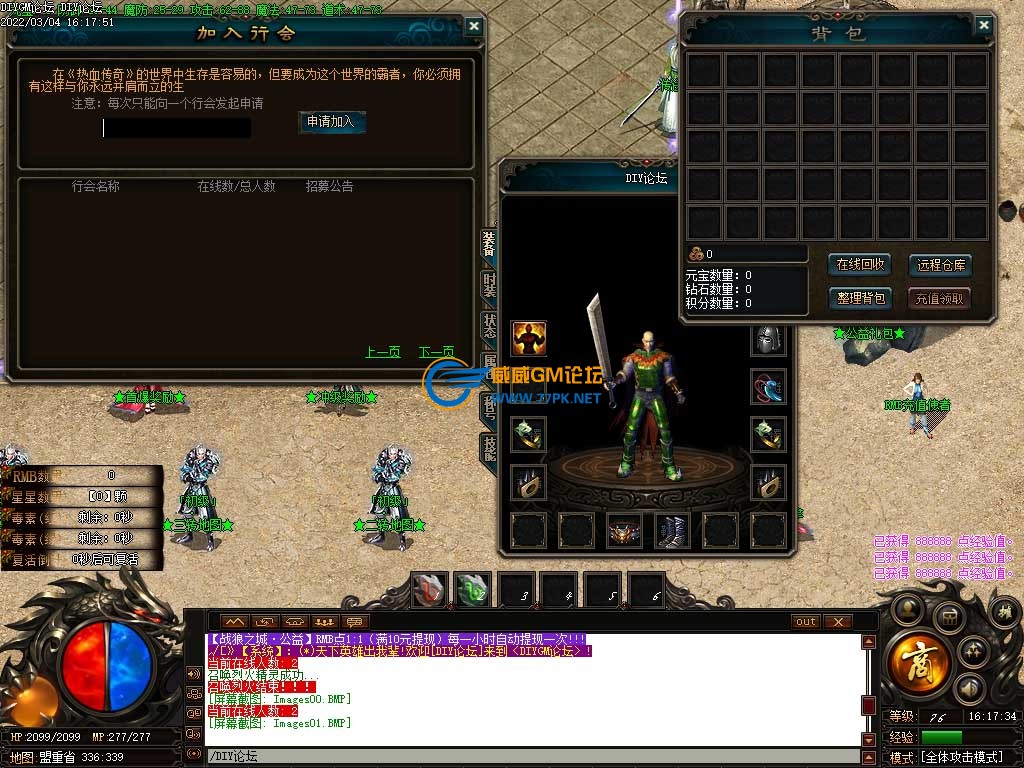Viewport: 1024px width, 768px height.
Task: Switch to the 技能 skills tab
Action: tap(489, 447)
